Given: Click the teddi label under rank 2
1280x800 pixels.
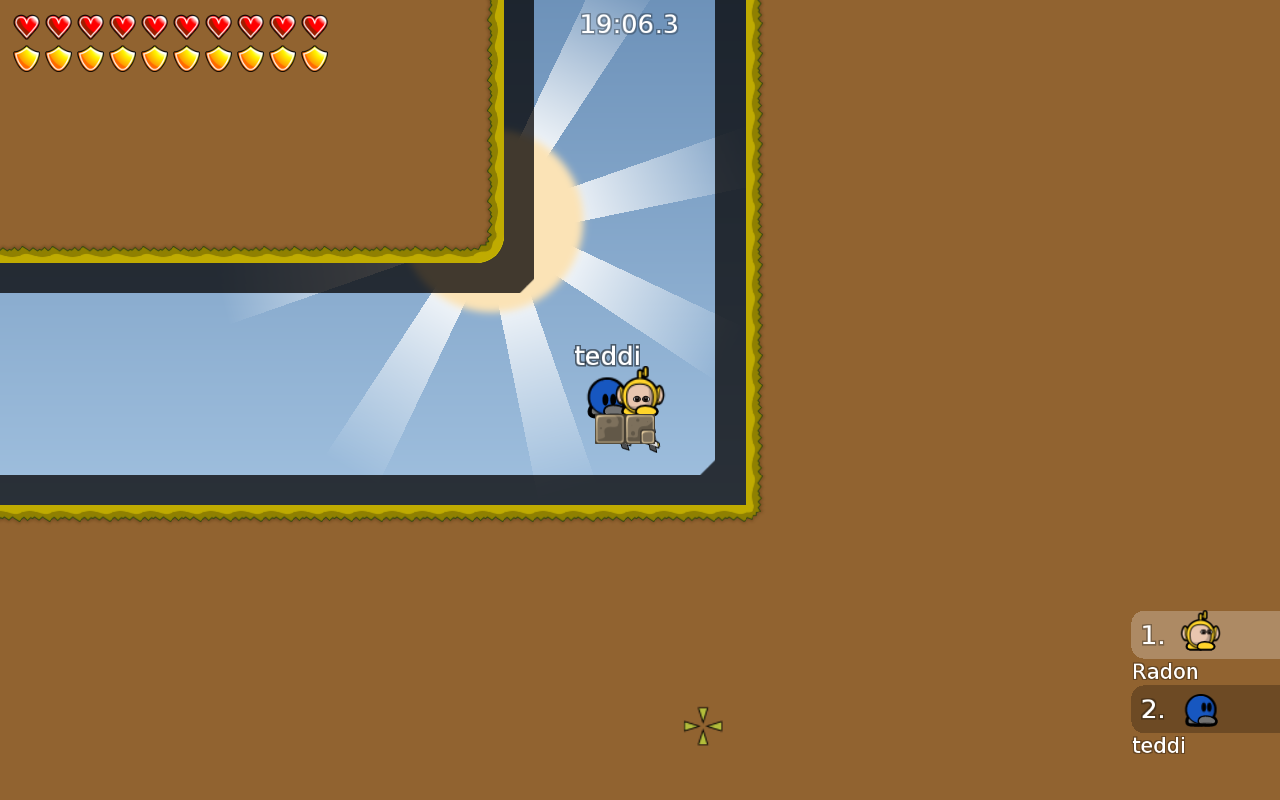Looking at the screenshot, I should (1158, 745).
